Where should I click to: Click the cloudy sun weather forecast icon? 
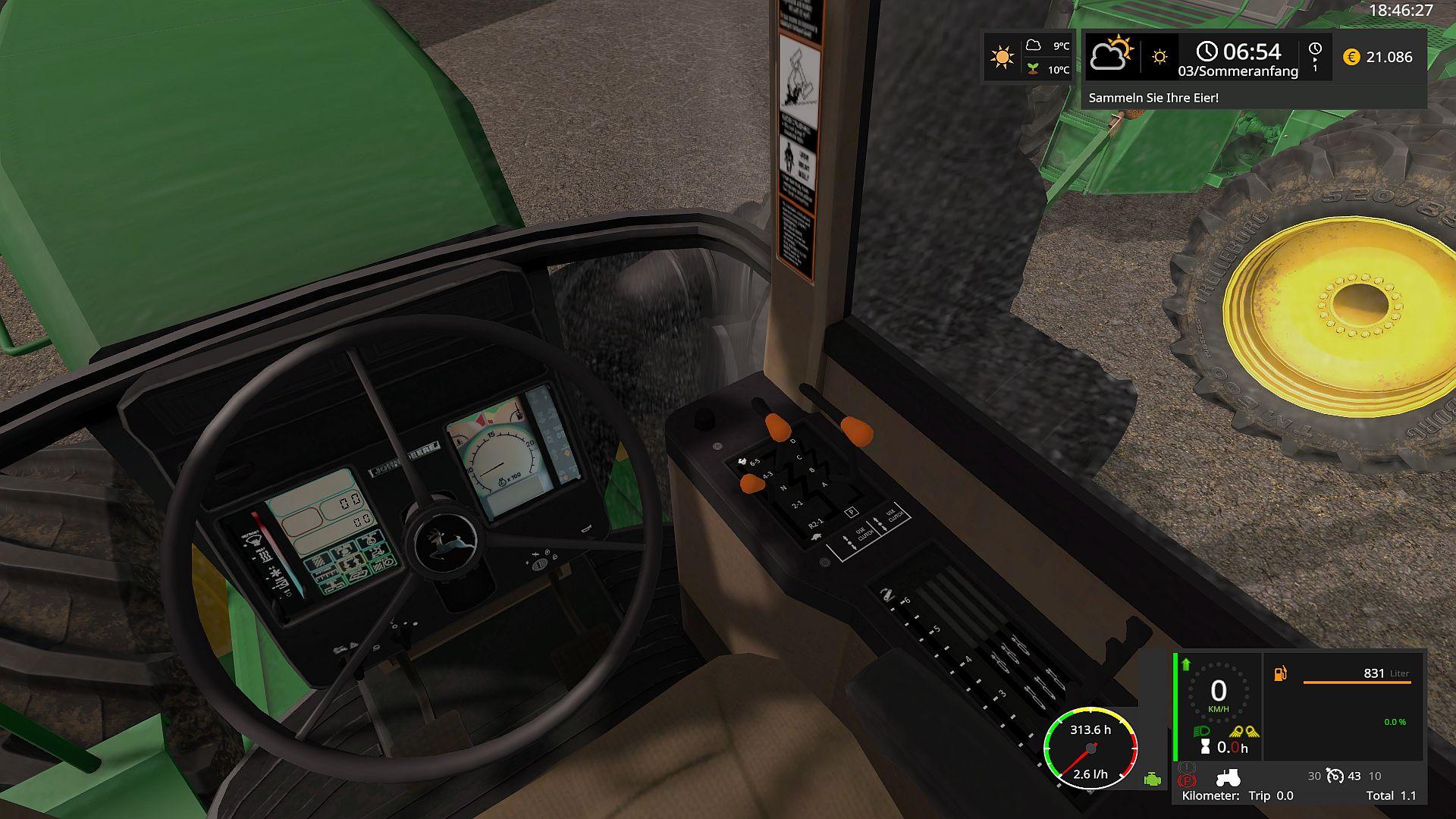pos(1111,53)
